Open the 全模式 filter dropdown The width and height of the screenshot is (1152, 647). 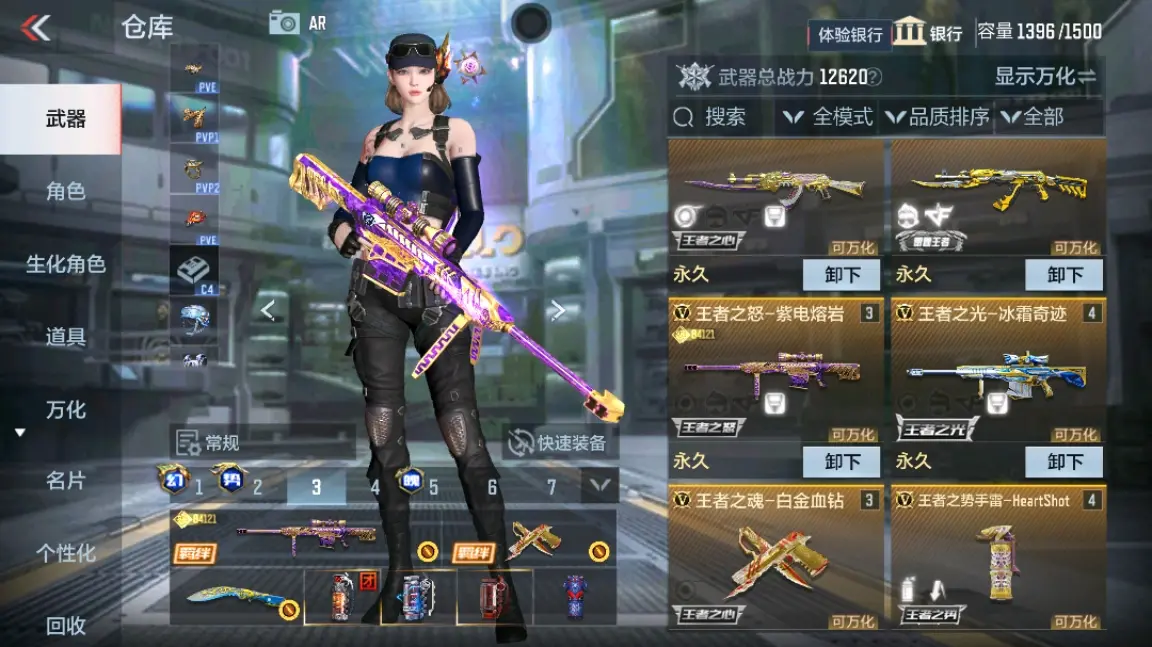828,117
